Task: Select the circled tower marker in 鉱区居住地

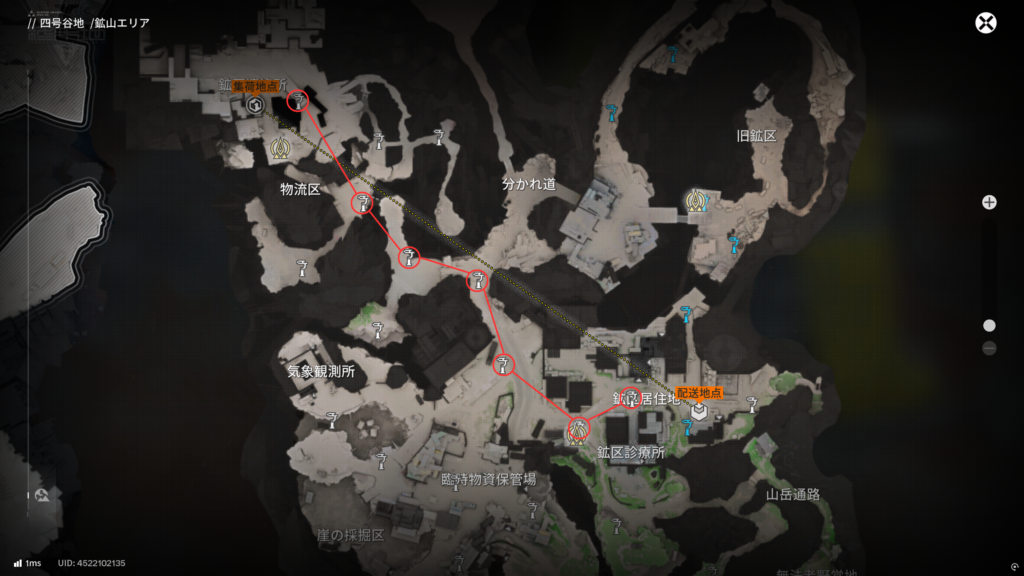Action: (630, 397)
